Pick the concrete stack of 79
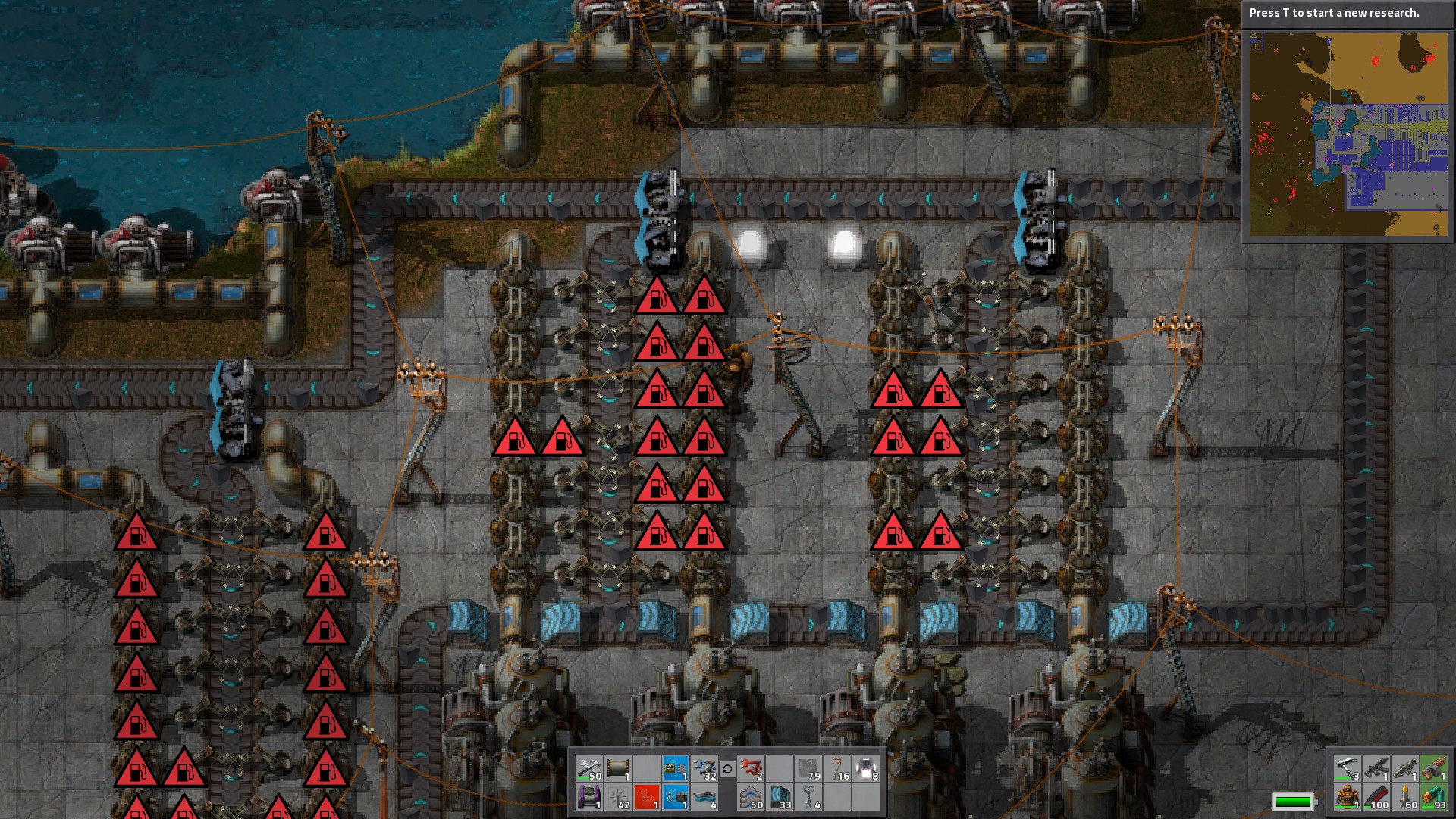Viewport: 1456px width, 819px height. click(808, 768)
